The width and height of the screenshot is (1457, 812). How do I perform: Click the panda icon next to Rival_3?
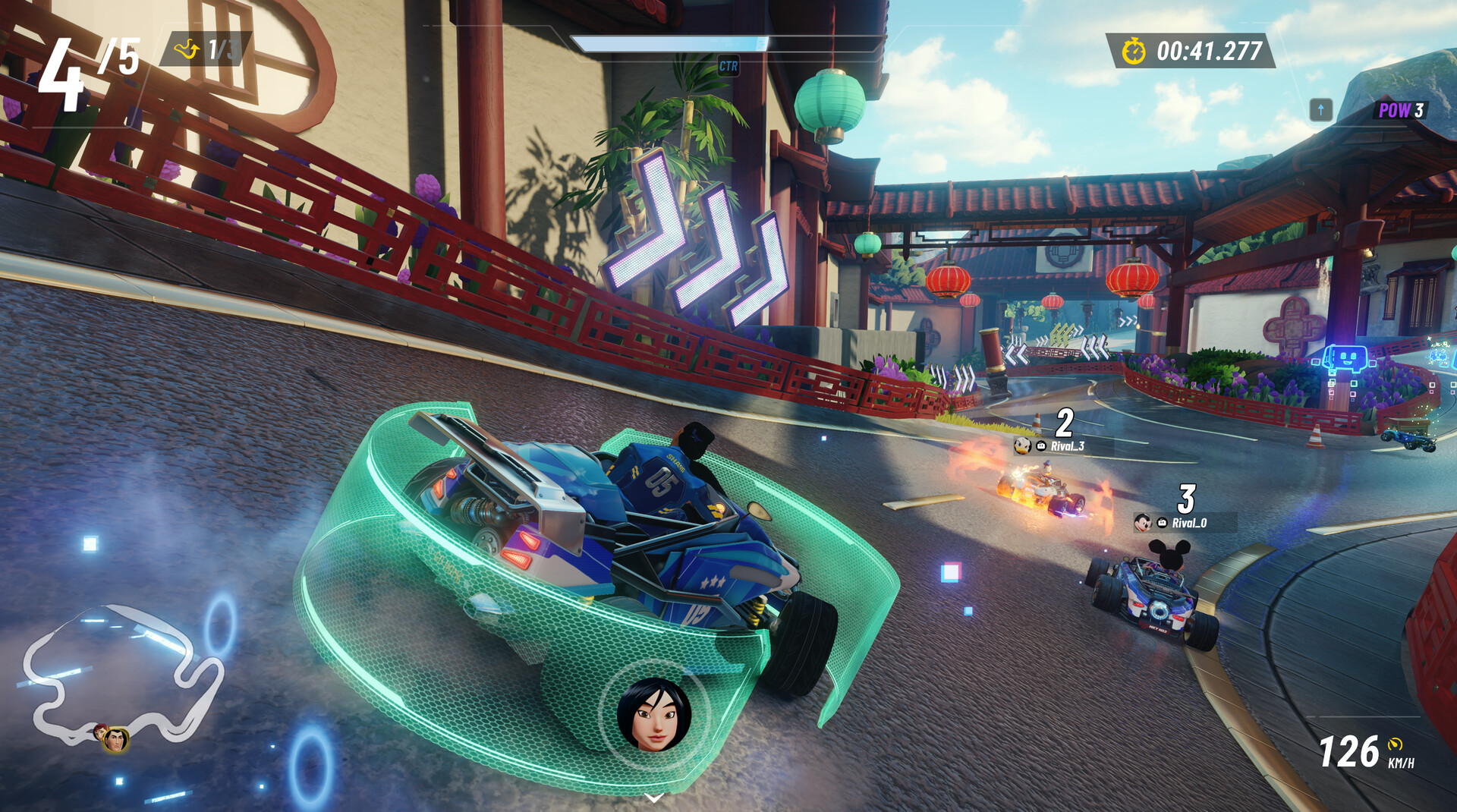pos(1022,446)
